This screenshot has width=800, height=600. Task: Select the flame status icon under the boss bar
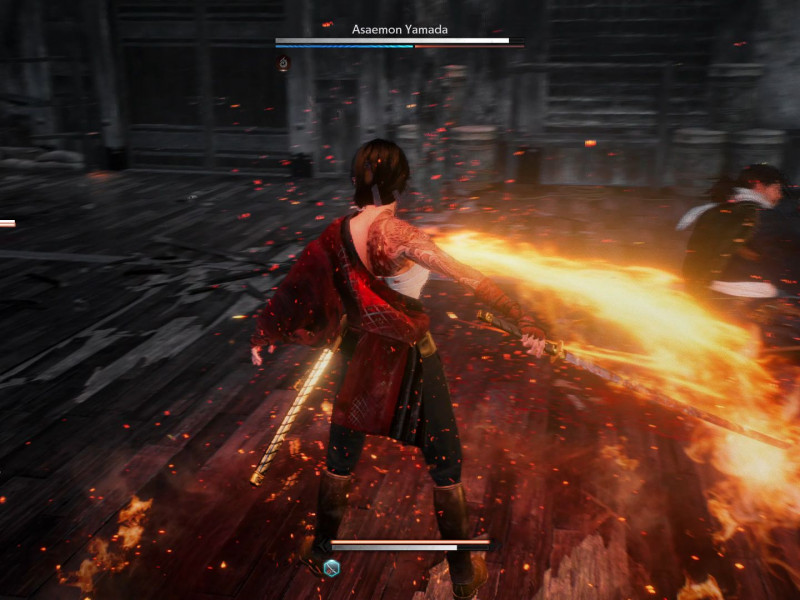point(284,63)
